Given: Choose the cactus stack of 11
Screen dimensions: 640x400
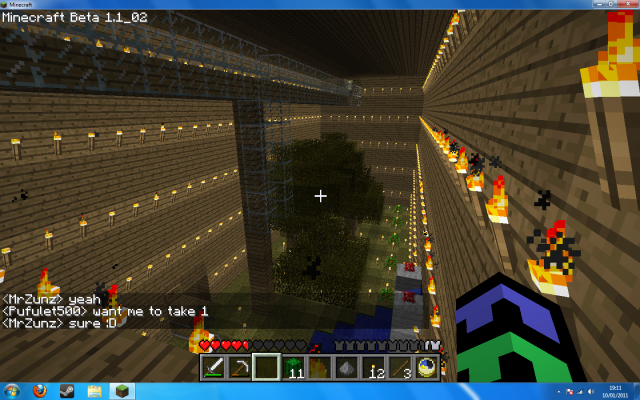Looking at the screenshot, I should tap(292, 367).
